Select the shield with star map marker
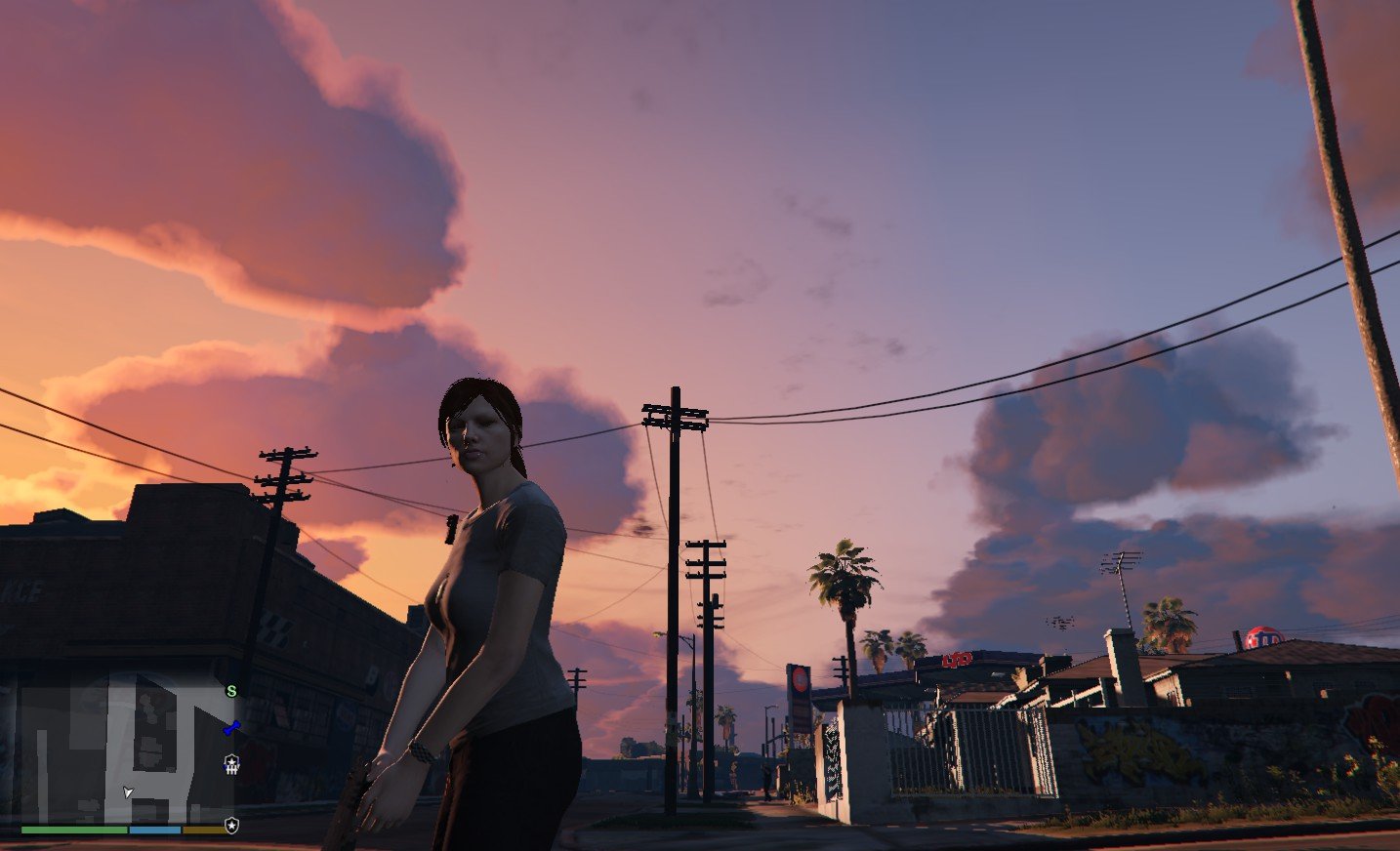The image size is (1400, 851). pyautogui.click(x=231, y=826)
